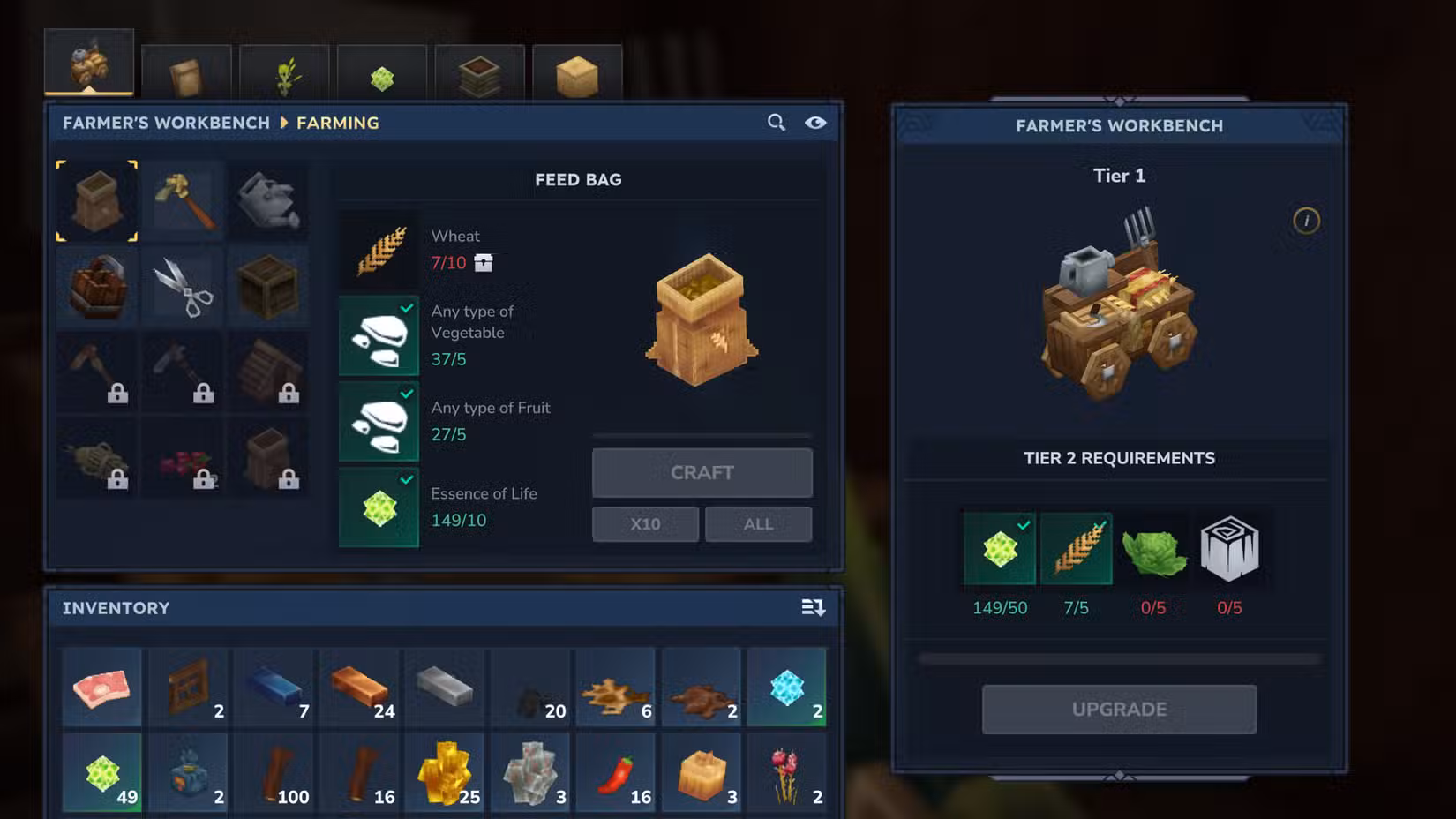The height and width of the screenshot is (819, 1456).
Task: Click the Essence of Life icon in the recipe
Action: pos(378,508)
